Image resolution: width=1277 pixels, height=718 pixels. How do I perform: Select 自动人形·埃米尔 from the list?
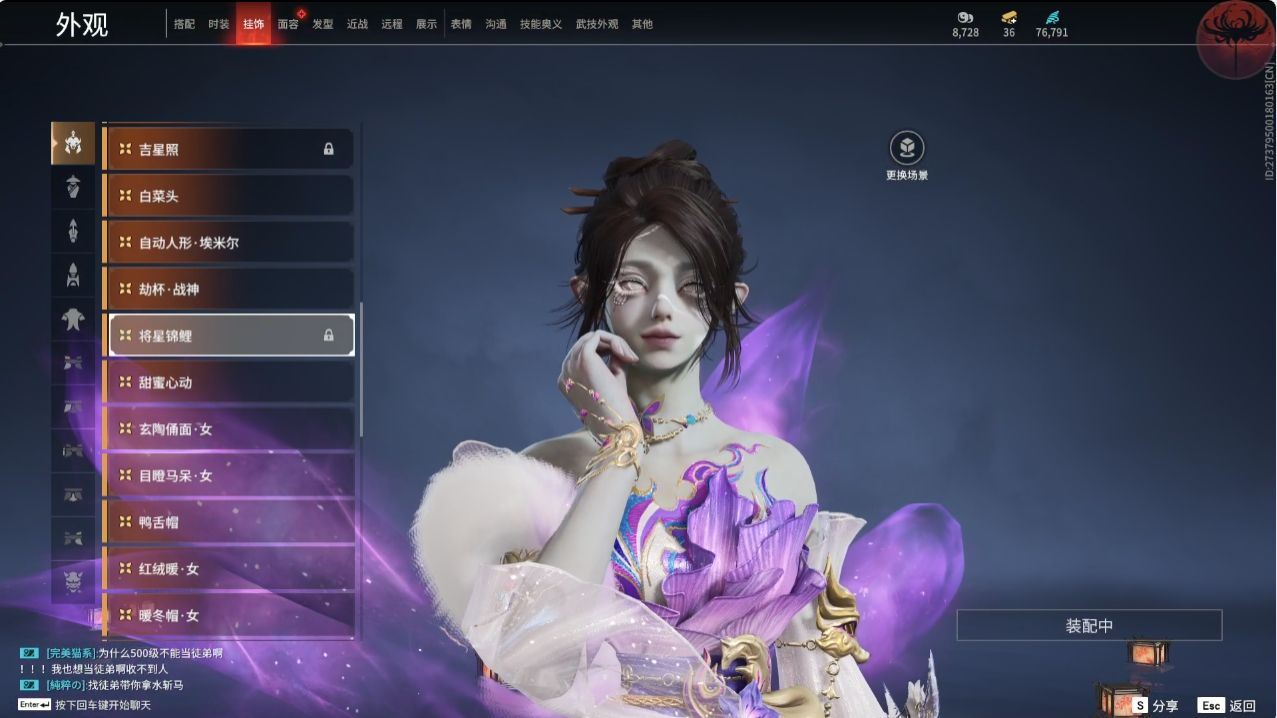point(229,242)
